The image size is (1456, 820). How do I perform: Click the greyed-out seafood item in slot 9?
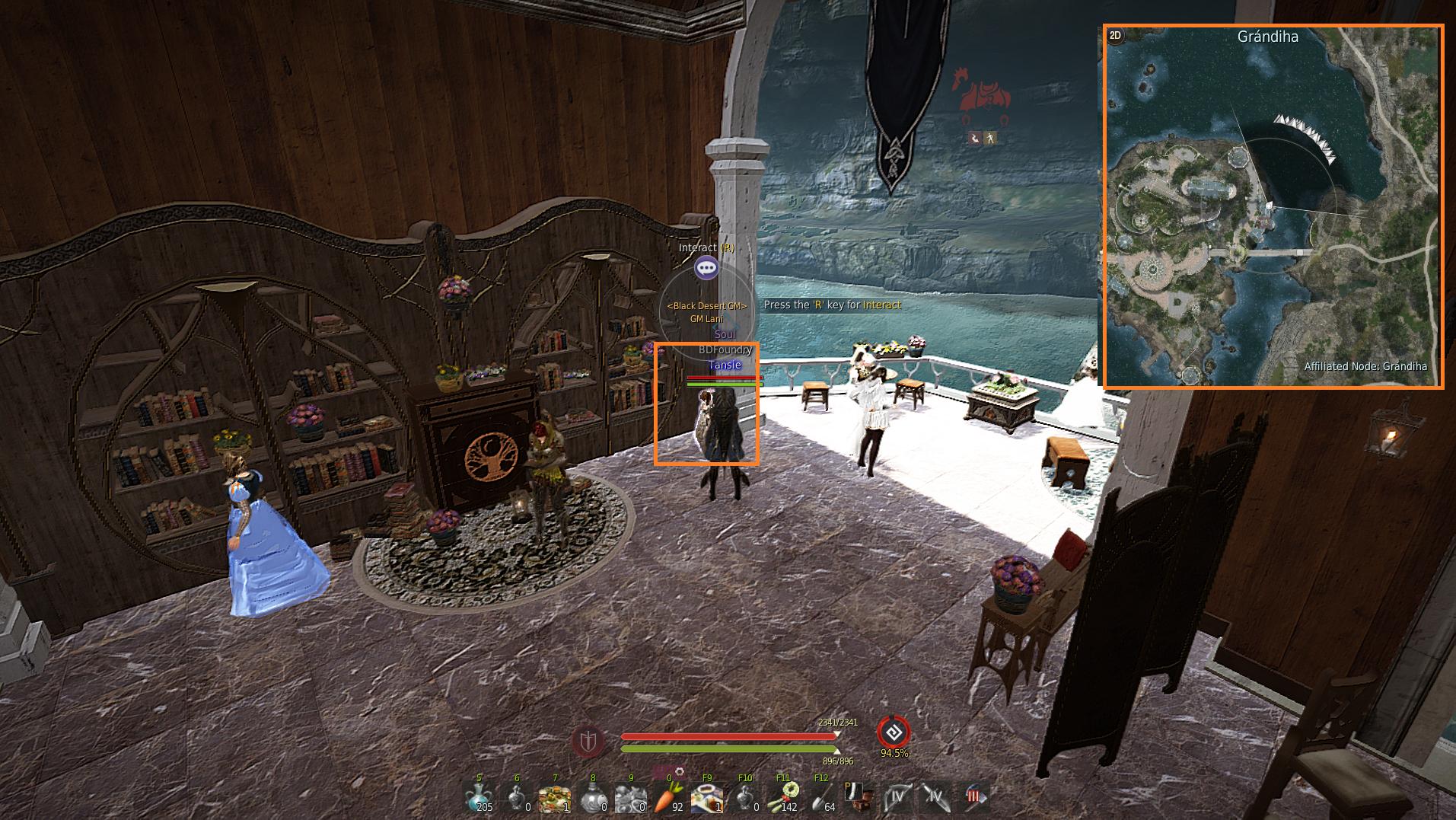coord(631,797)
